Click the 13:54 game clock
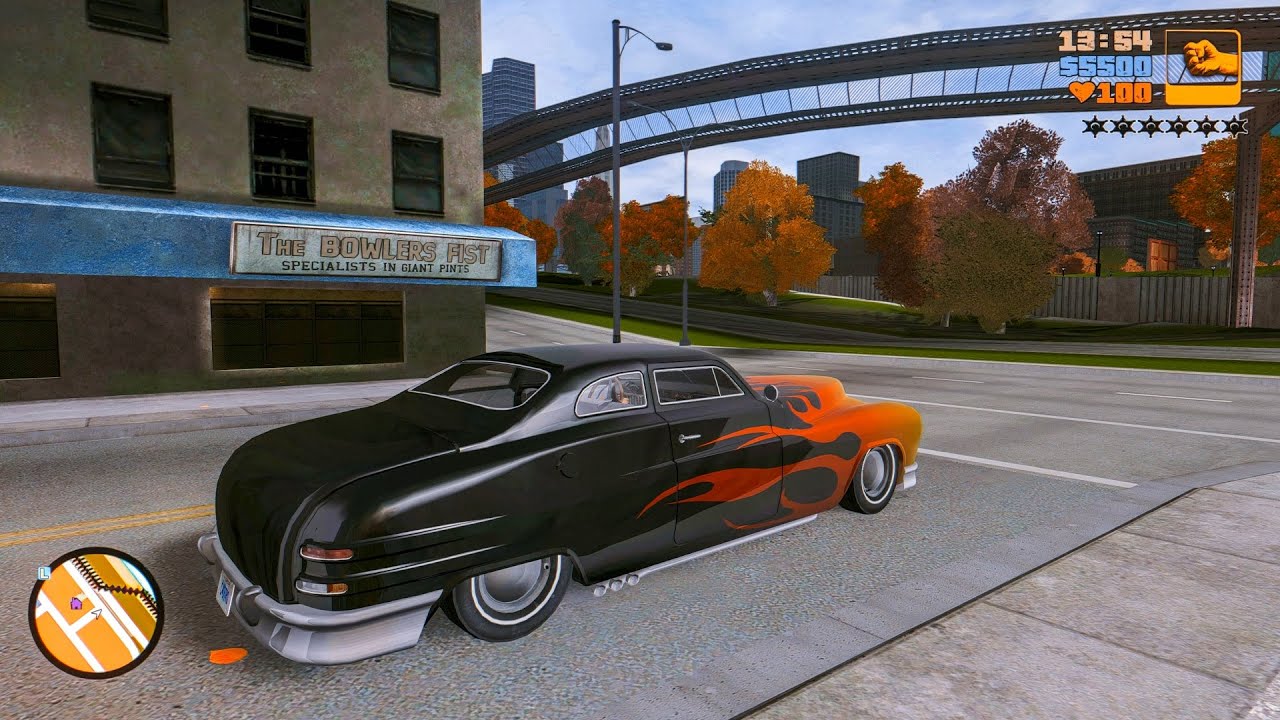The height and width of the screenshot is (720, 1280). coord(1105,42)
